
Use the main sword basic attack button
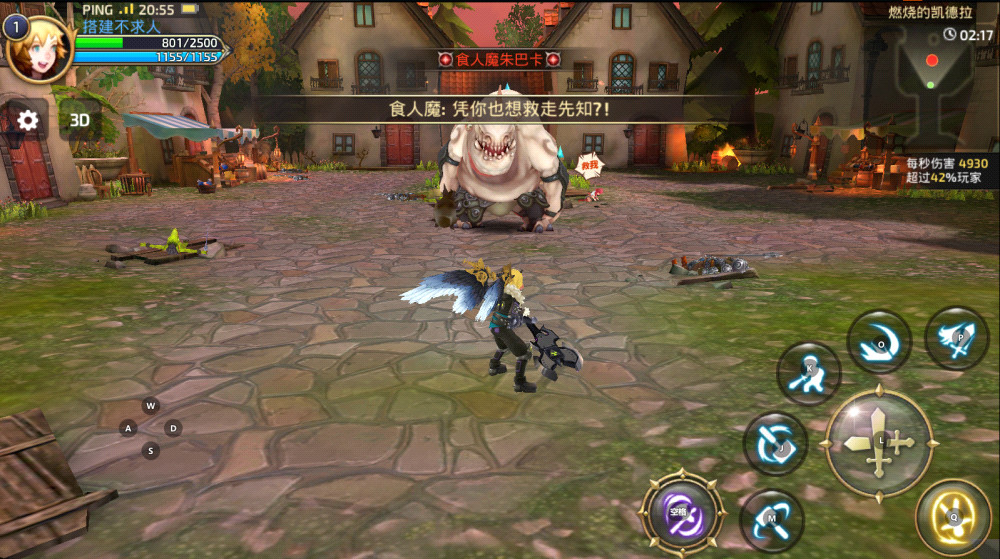879,442
